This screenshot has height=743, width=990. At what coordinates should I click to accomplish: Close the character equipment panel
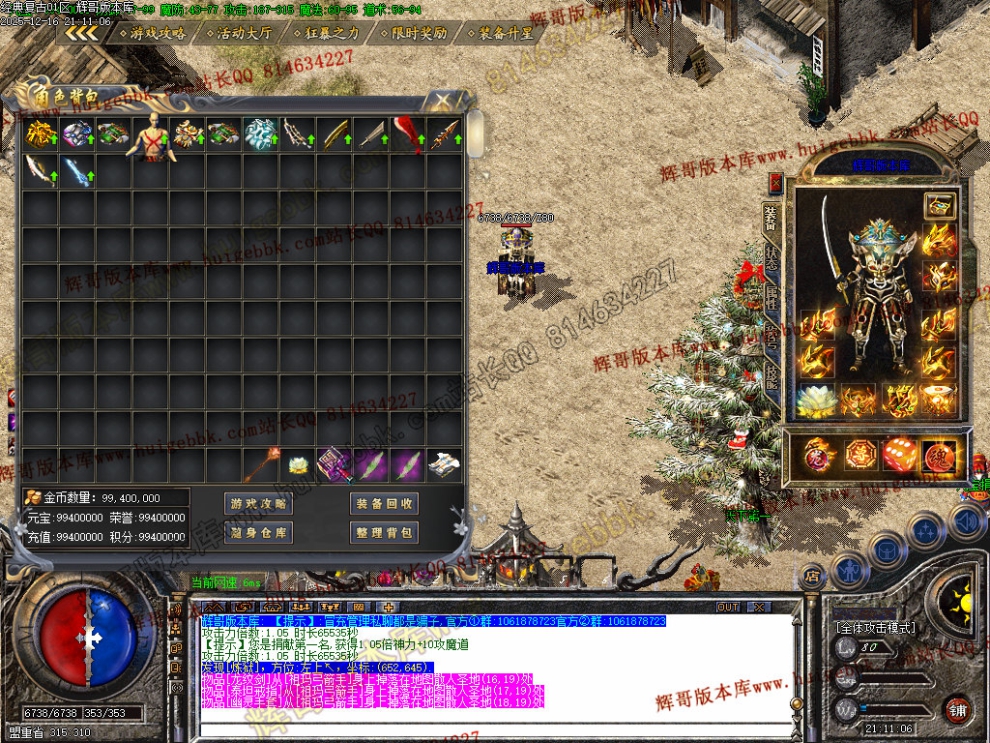click(776, 184)
